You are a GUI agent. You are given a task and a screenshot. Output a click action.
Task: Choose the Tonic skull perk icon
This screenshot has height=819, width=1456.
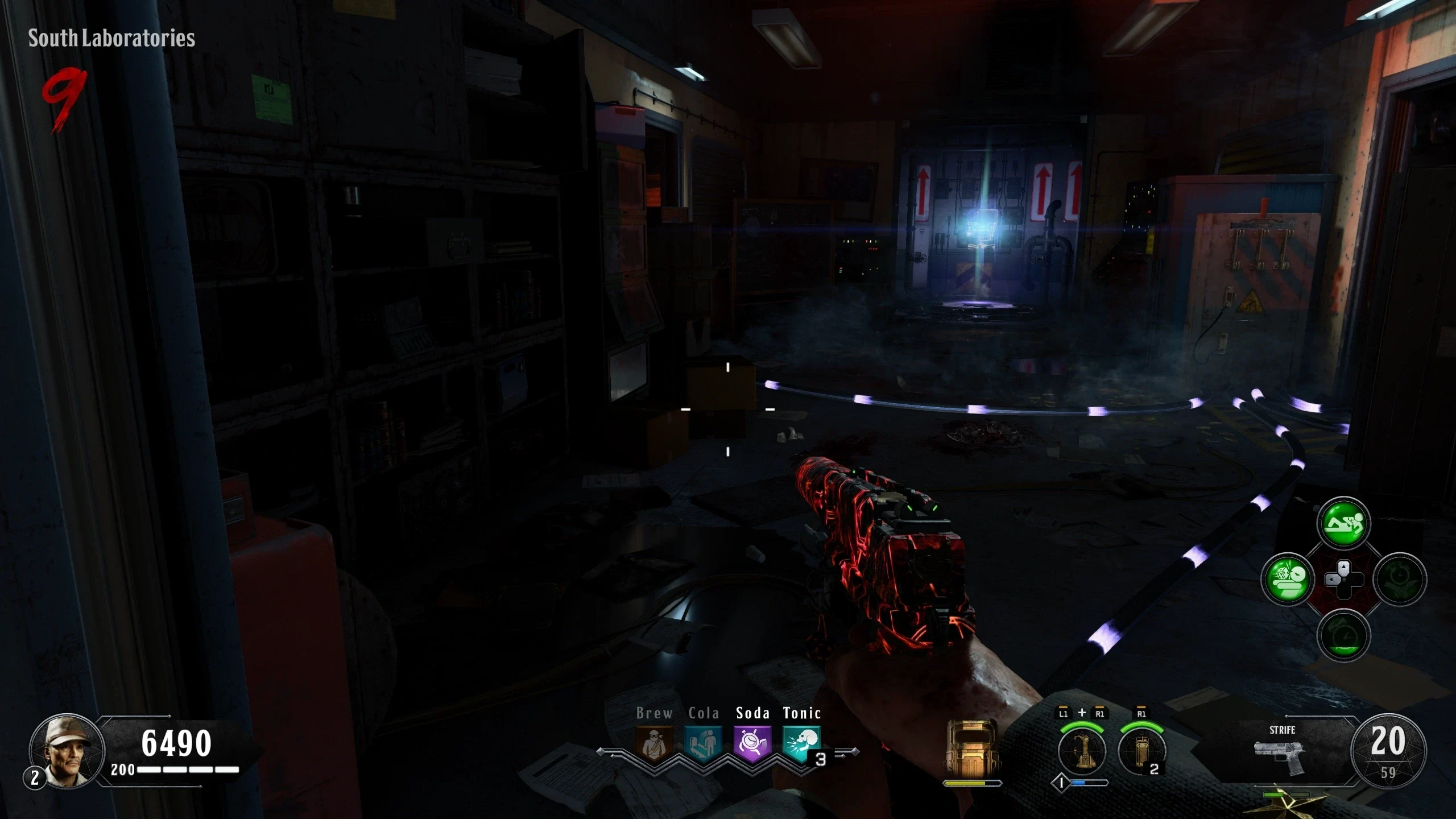click(801, 743)
